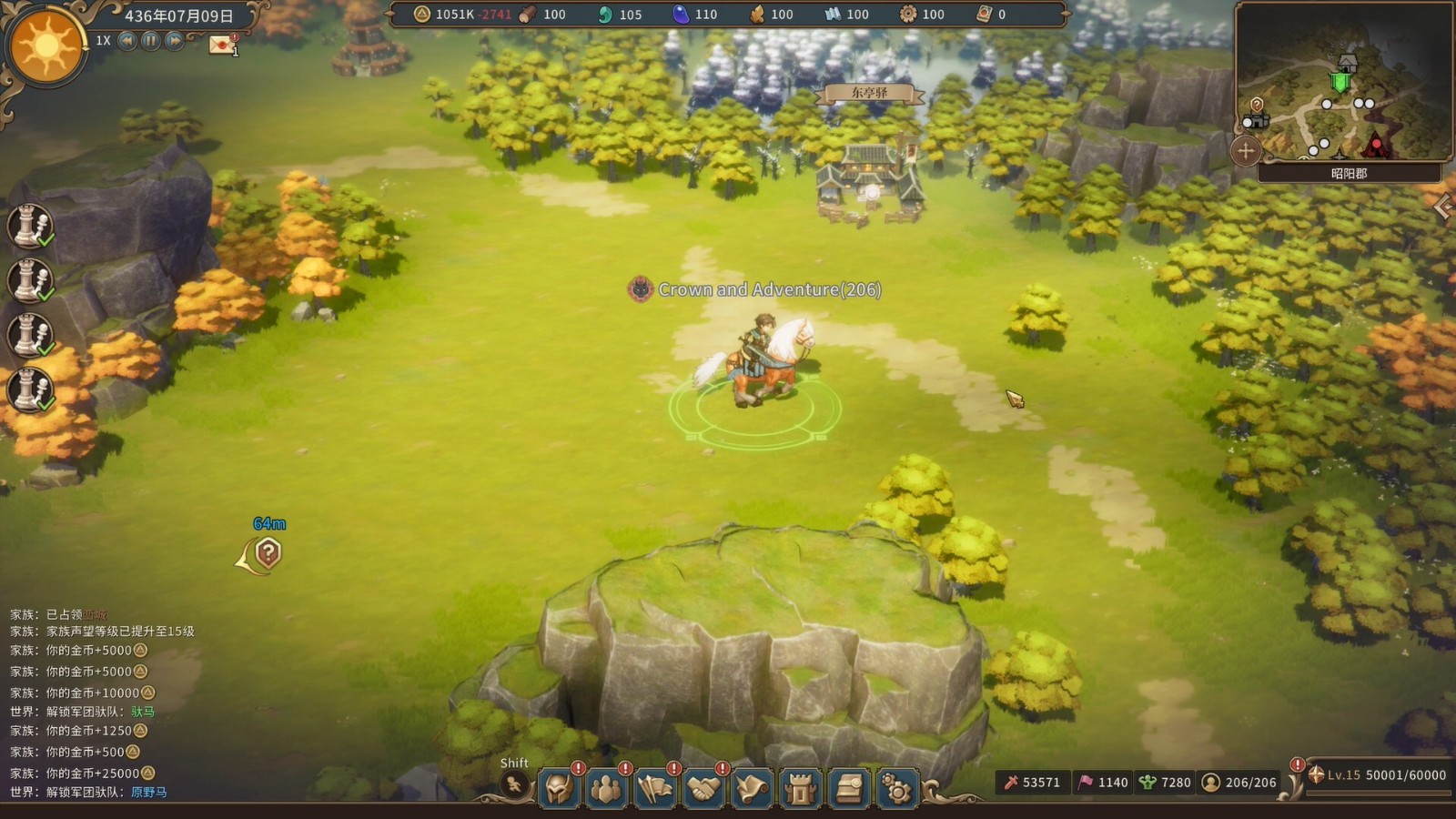
Task: Pause the game with the pause button
Action: point(151,41)
